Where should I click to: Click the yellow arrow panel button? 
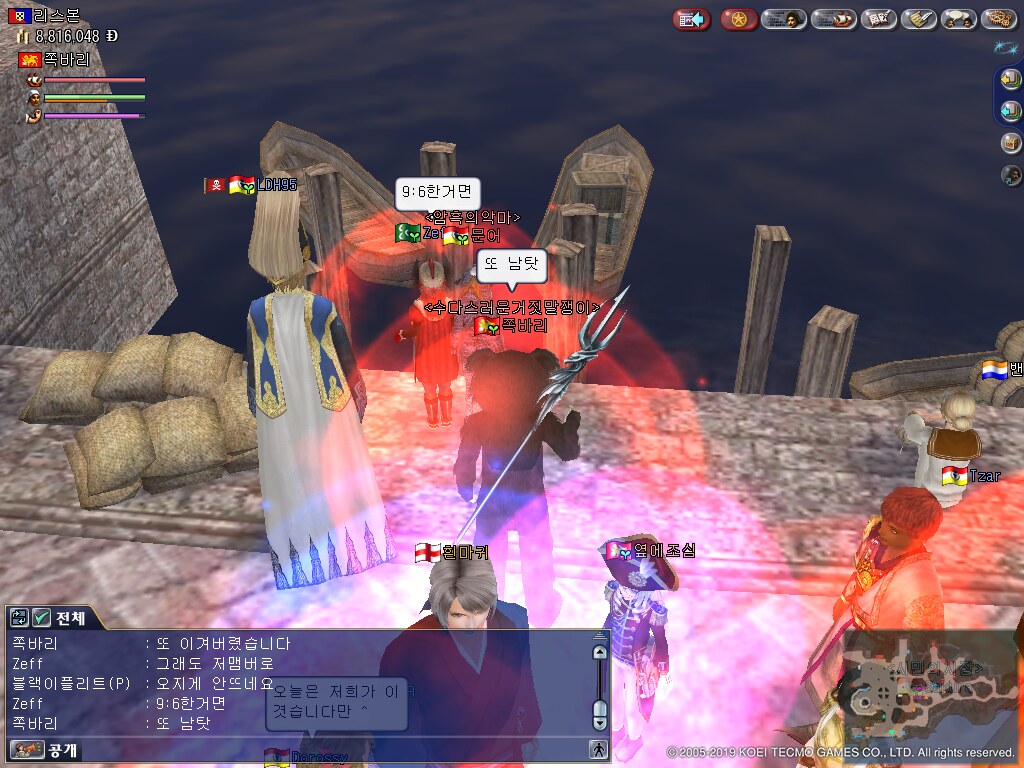1011,81
